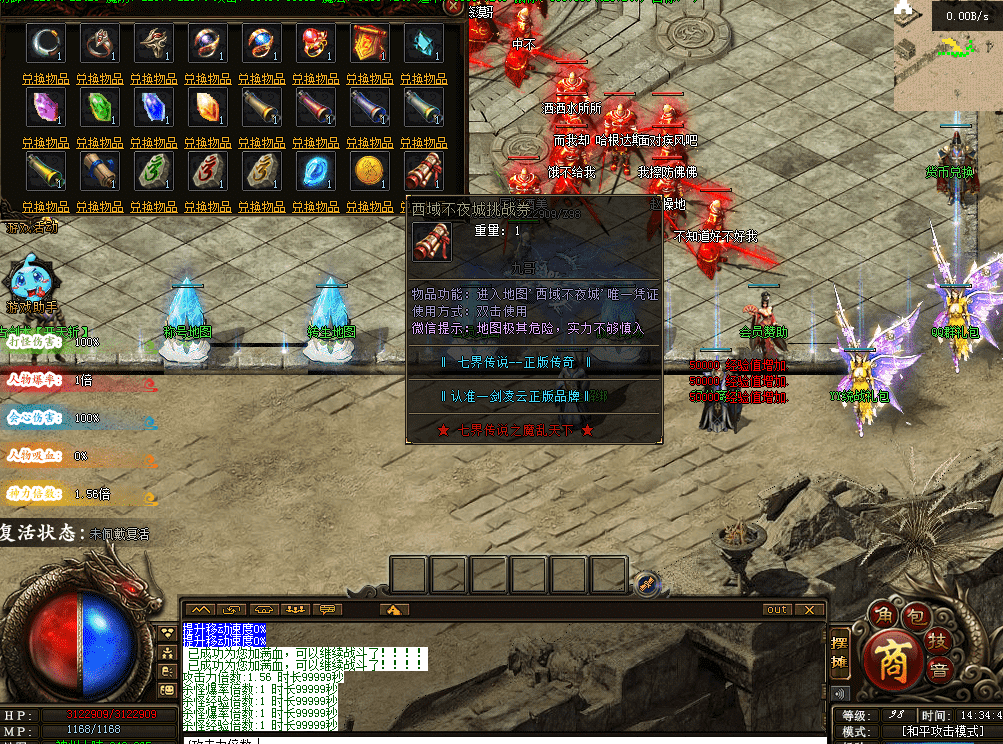Image resolution: width=1003 pixels, height=744 pixels.
Task: Close the exchange items panel
Action: click(455, 7)
